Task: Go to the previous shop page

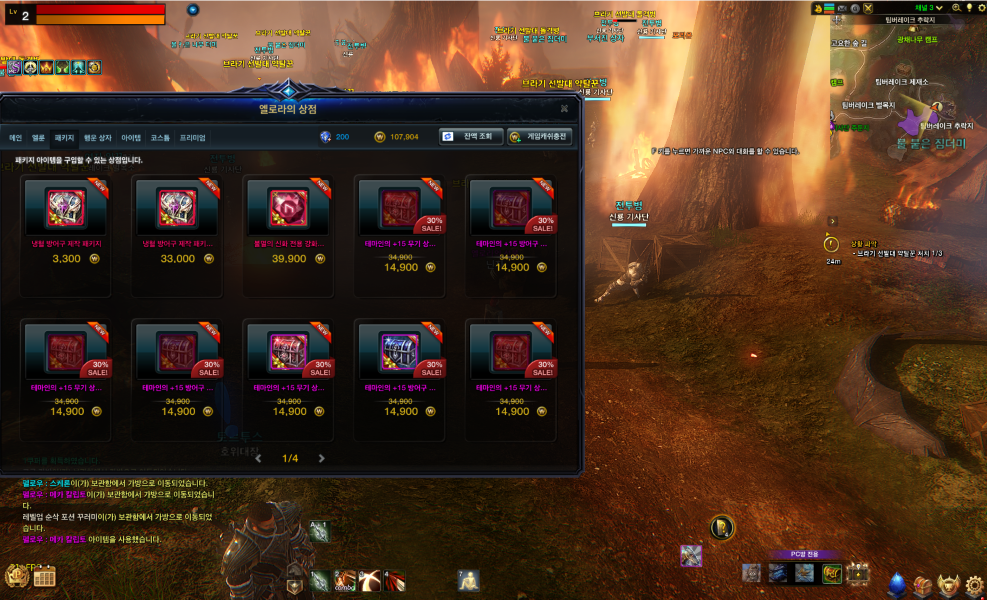Action: tap(258, 459)
